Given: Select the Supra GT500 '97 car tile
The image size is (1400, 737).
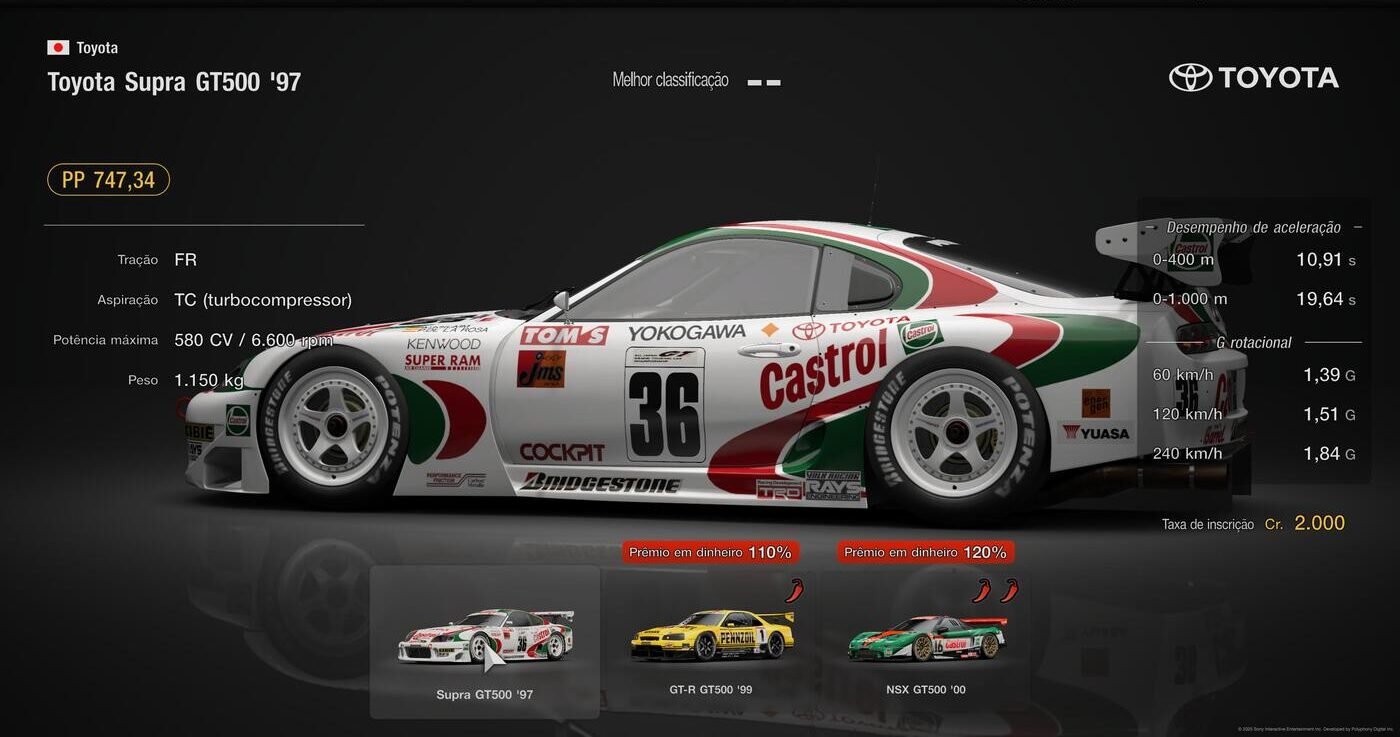Looking at the screenshot, I should point(485,641).
